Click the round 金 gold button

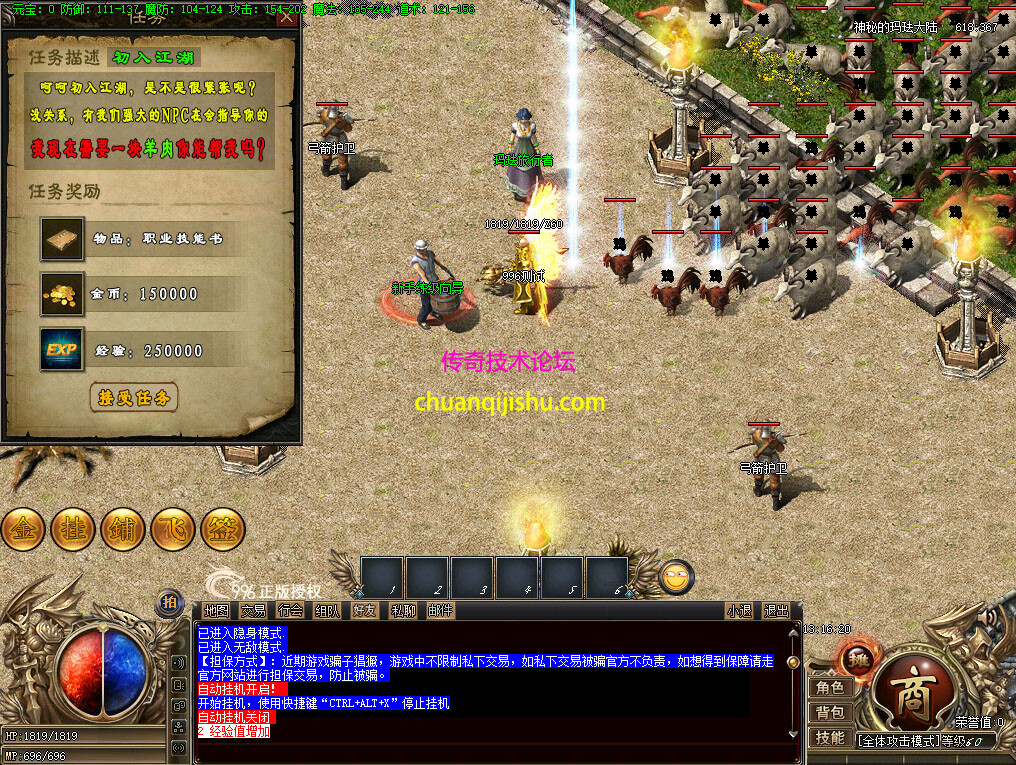(23, 528)
